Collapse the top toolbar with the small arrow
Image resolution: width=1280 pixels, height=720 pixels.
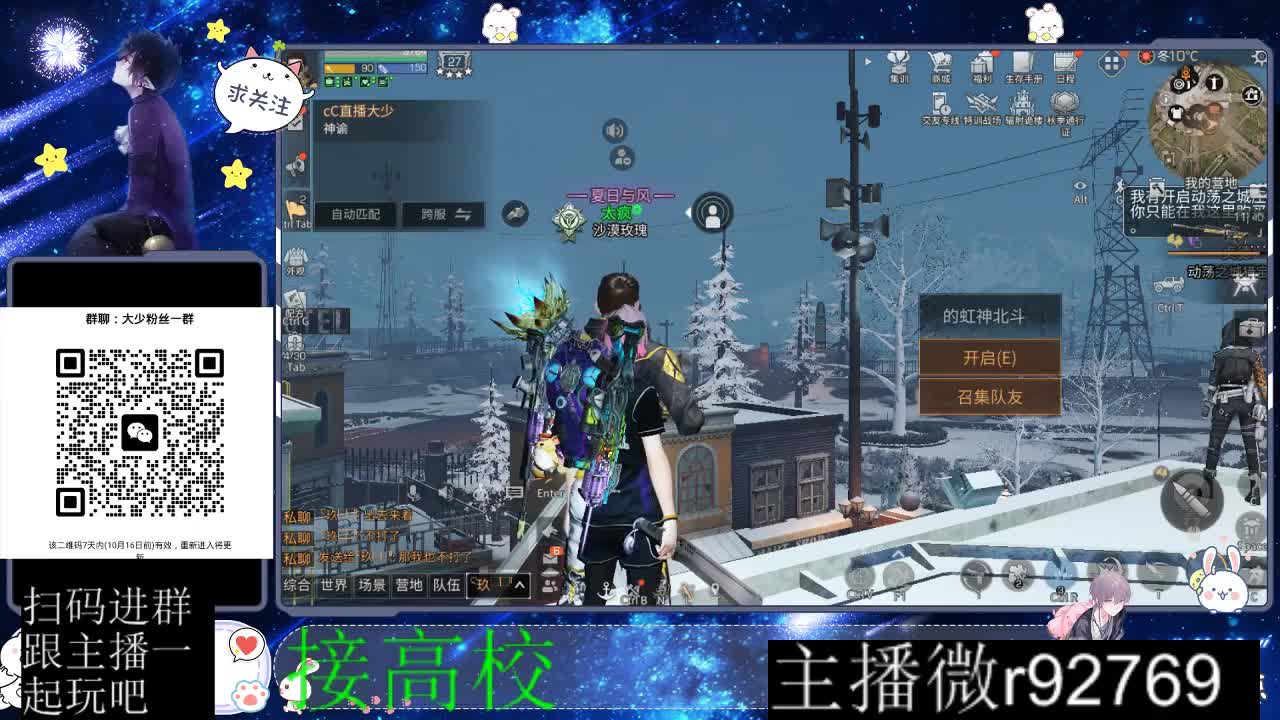868,62
